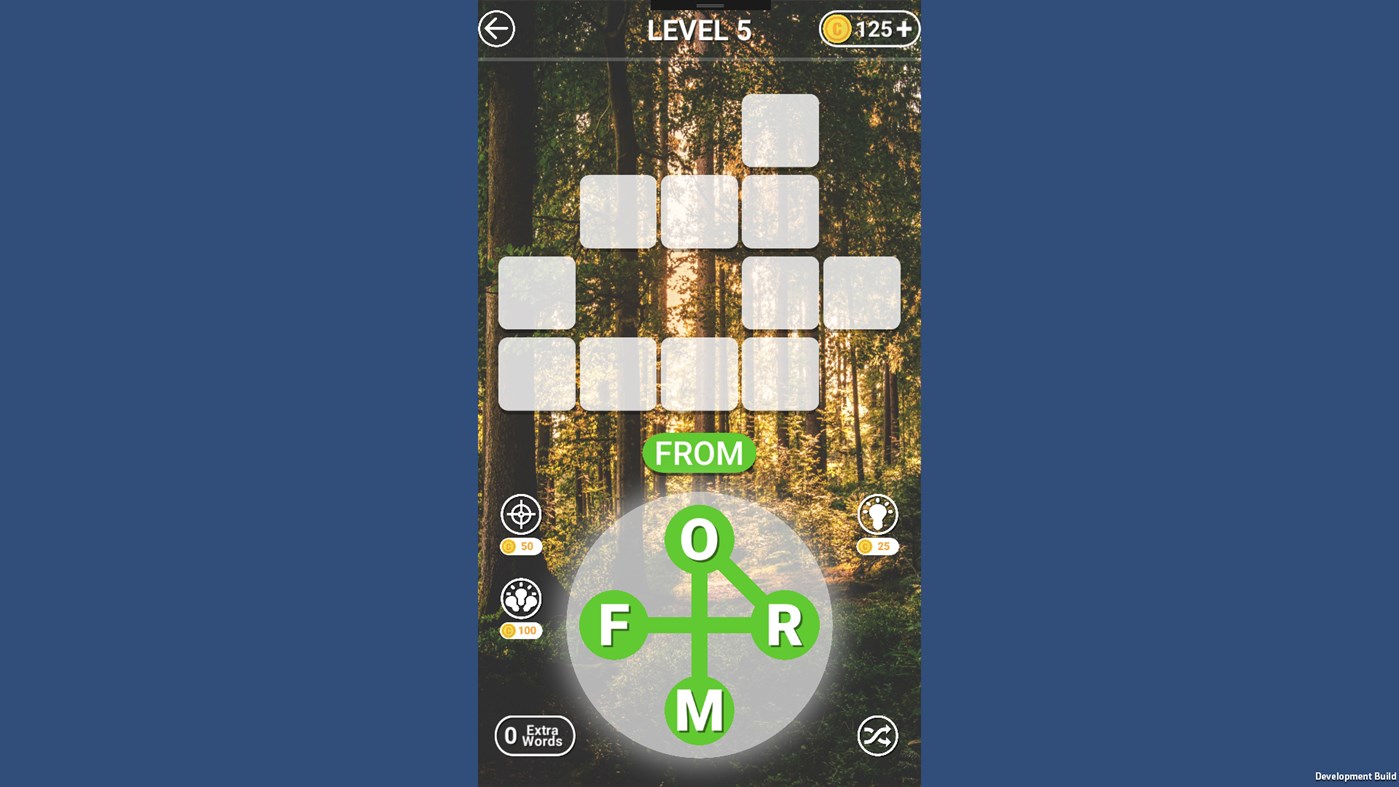Select the topmost empty crossword tile
1399x787 pixels.
pos(780,130)
